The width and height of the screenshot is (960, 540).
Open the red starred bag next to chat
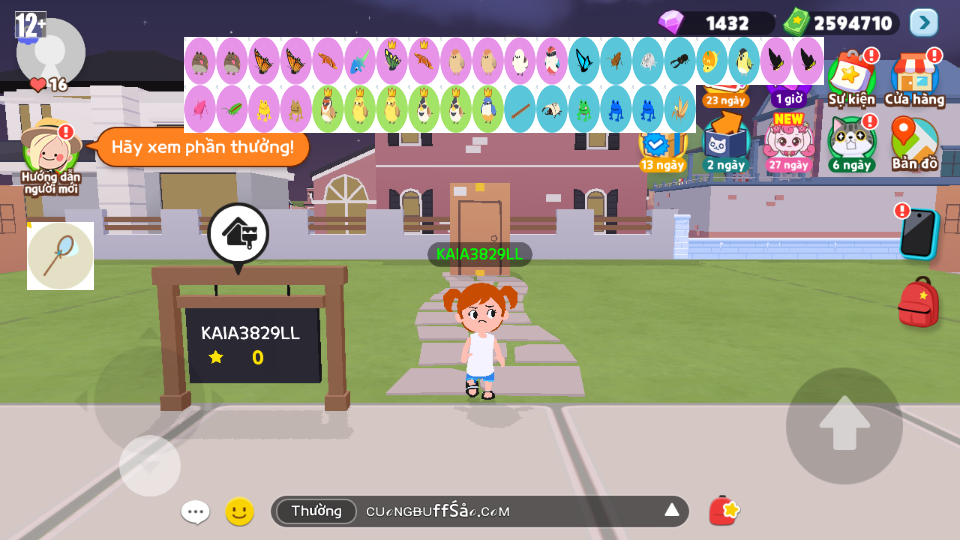click(x=723, y=511)
